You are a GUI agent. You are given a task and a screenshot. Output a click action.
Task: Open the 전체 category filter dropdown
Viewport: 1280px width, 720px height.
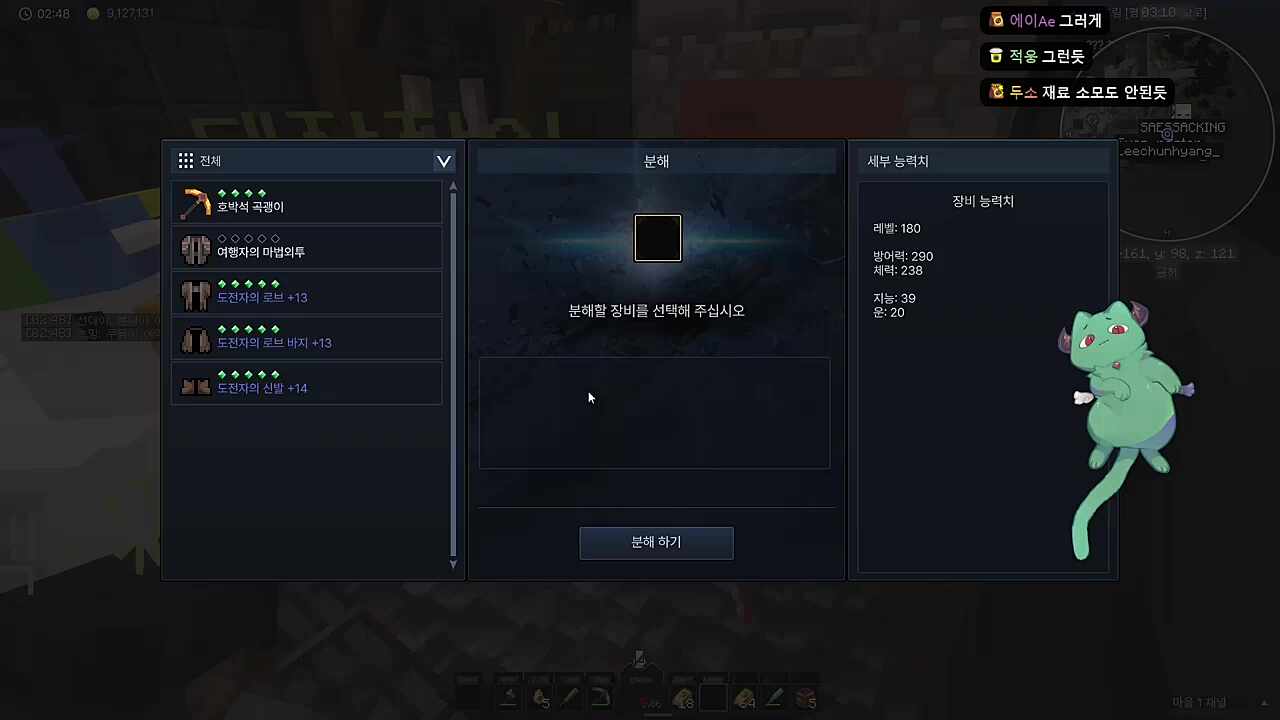[x=443, y=161]
